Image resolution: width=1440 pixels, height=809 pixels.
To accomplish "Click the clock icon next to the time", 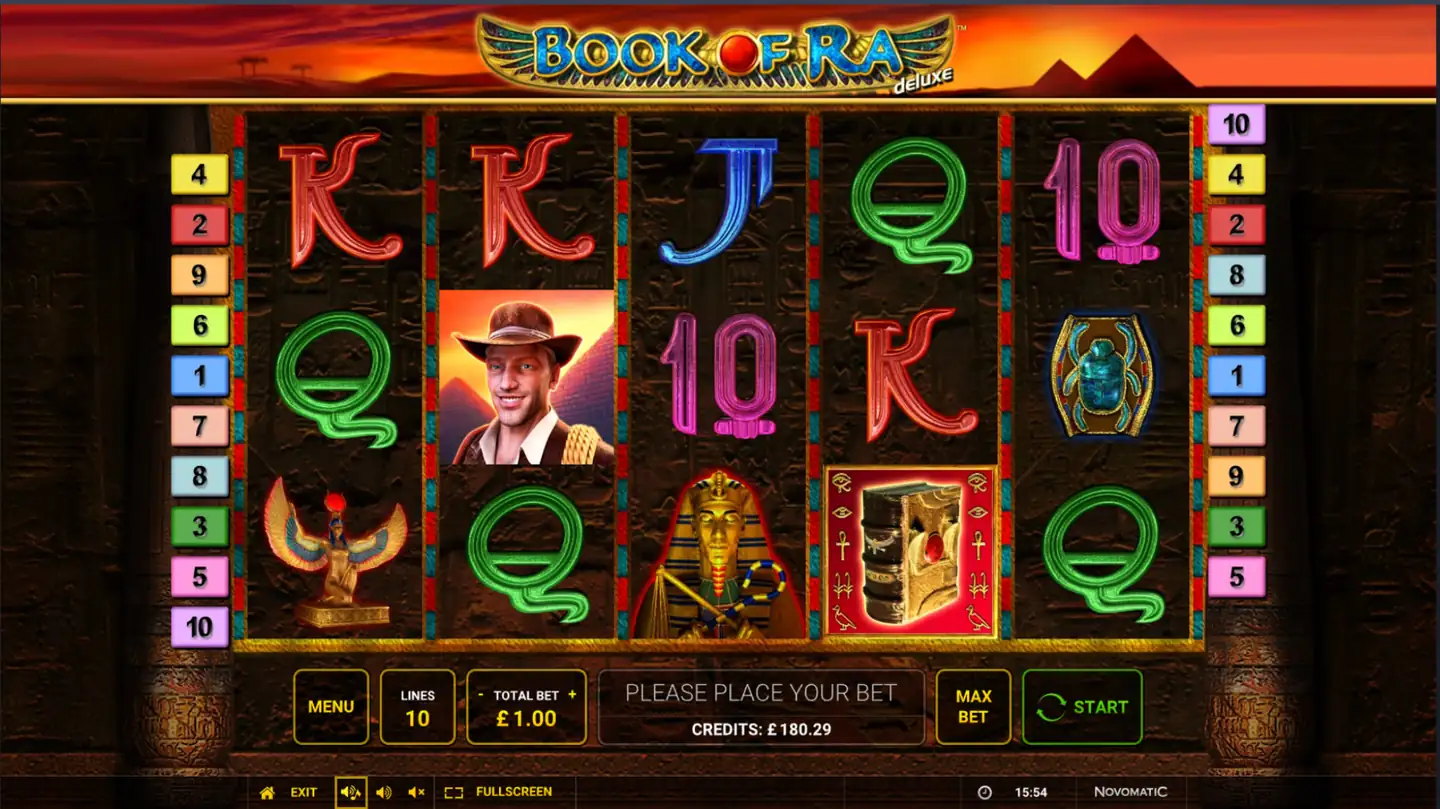I will (x=986, y=791).
